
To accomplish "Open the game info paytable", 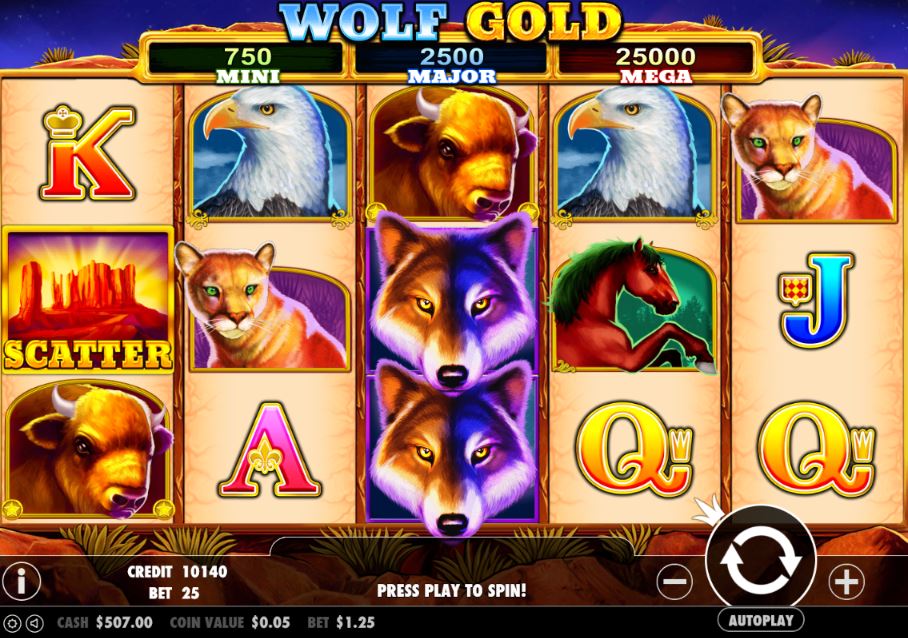I will click(x=21, y=580).
